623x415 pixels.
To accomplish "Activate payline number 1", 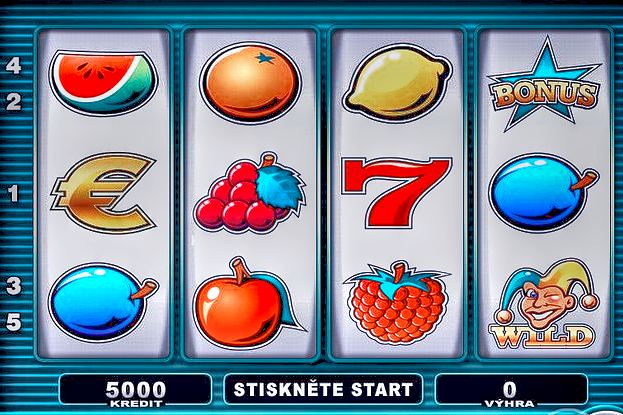I will 14,194.
